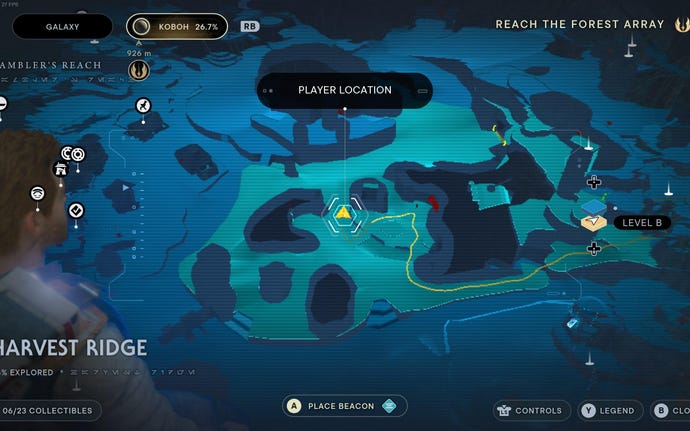Viewport: 690px width, 431px height.
Task: Click the lower level plus control
Action: click(594, 248)
